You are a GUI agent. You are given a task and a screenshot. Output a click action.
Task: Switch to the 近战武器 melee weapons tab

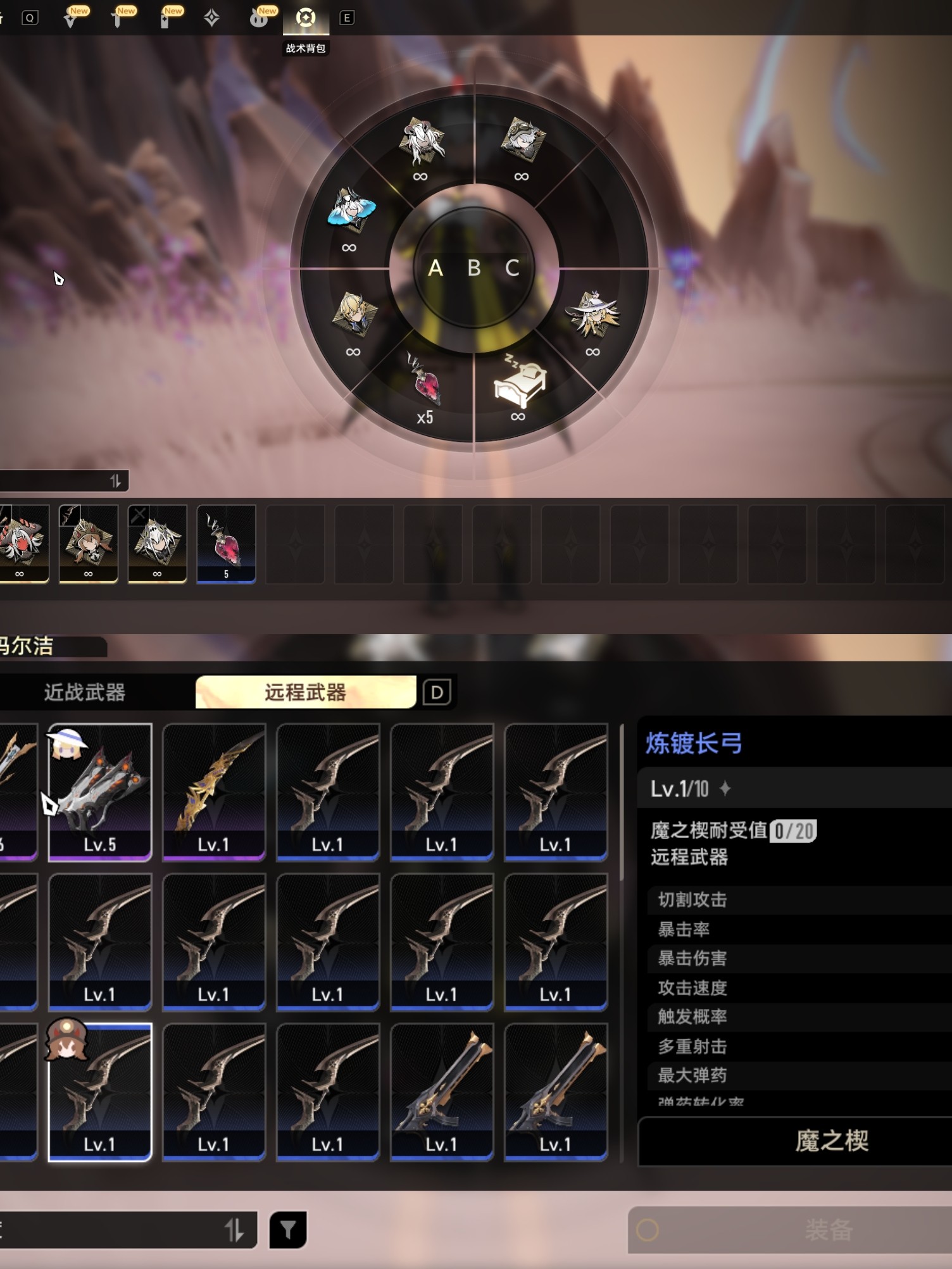coord(85,692)
